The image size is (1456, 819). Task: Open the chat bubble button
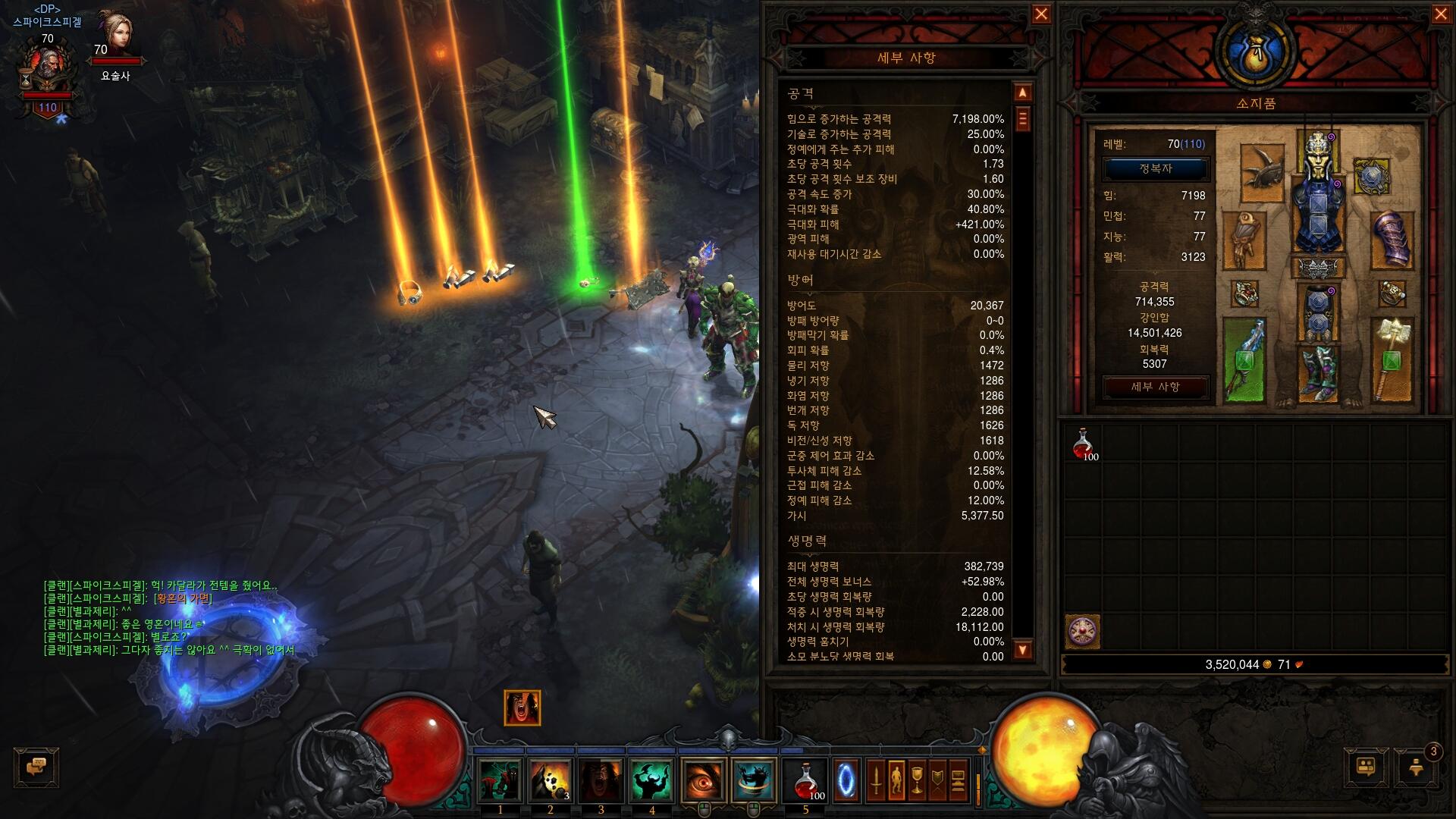tap(36, 767)
